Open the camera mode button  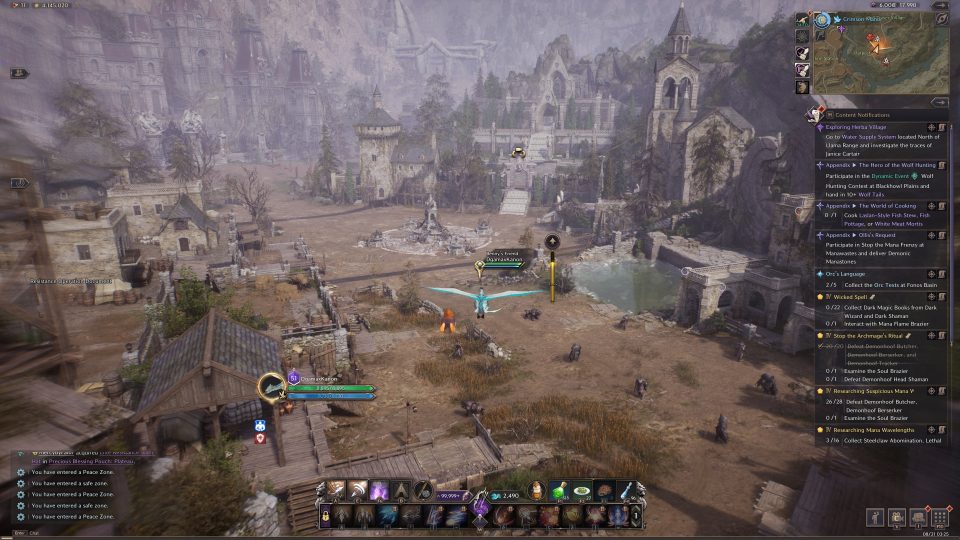click(895, 517)
